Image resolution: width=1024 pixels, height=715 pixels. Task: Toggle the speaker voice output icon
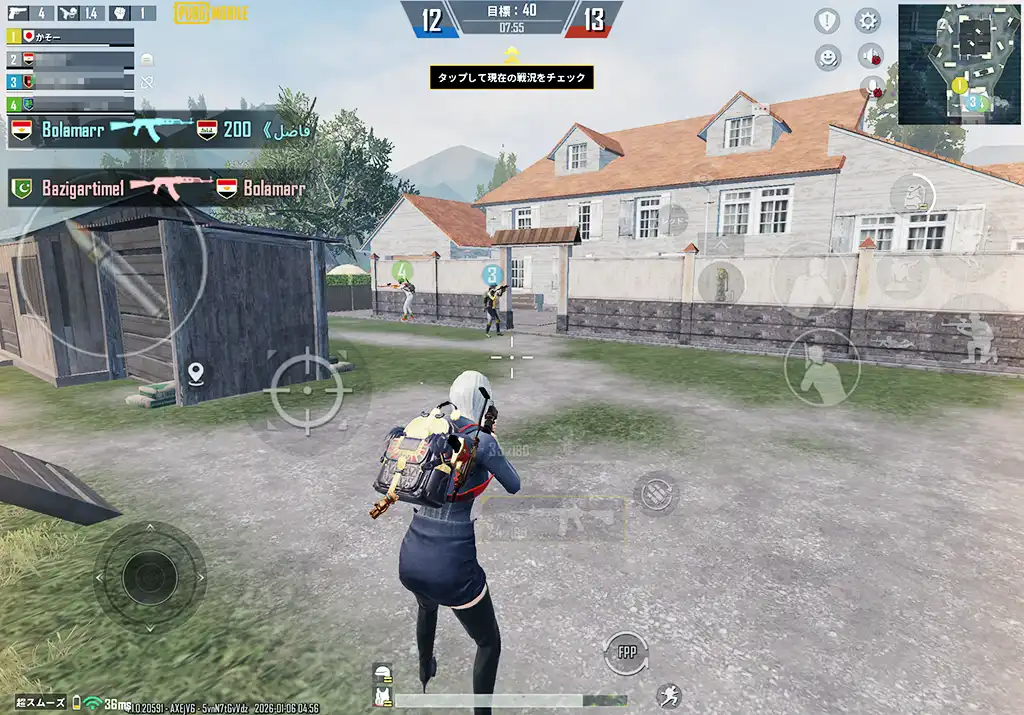tap(871, 56)
